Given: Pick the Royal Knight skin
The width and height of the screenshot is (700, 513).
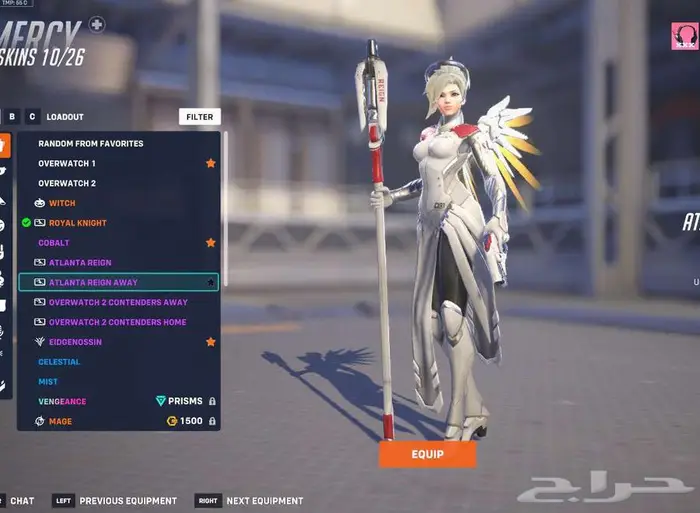Looking at the screenshot, I should click(77, 223).
